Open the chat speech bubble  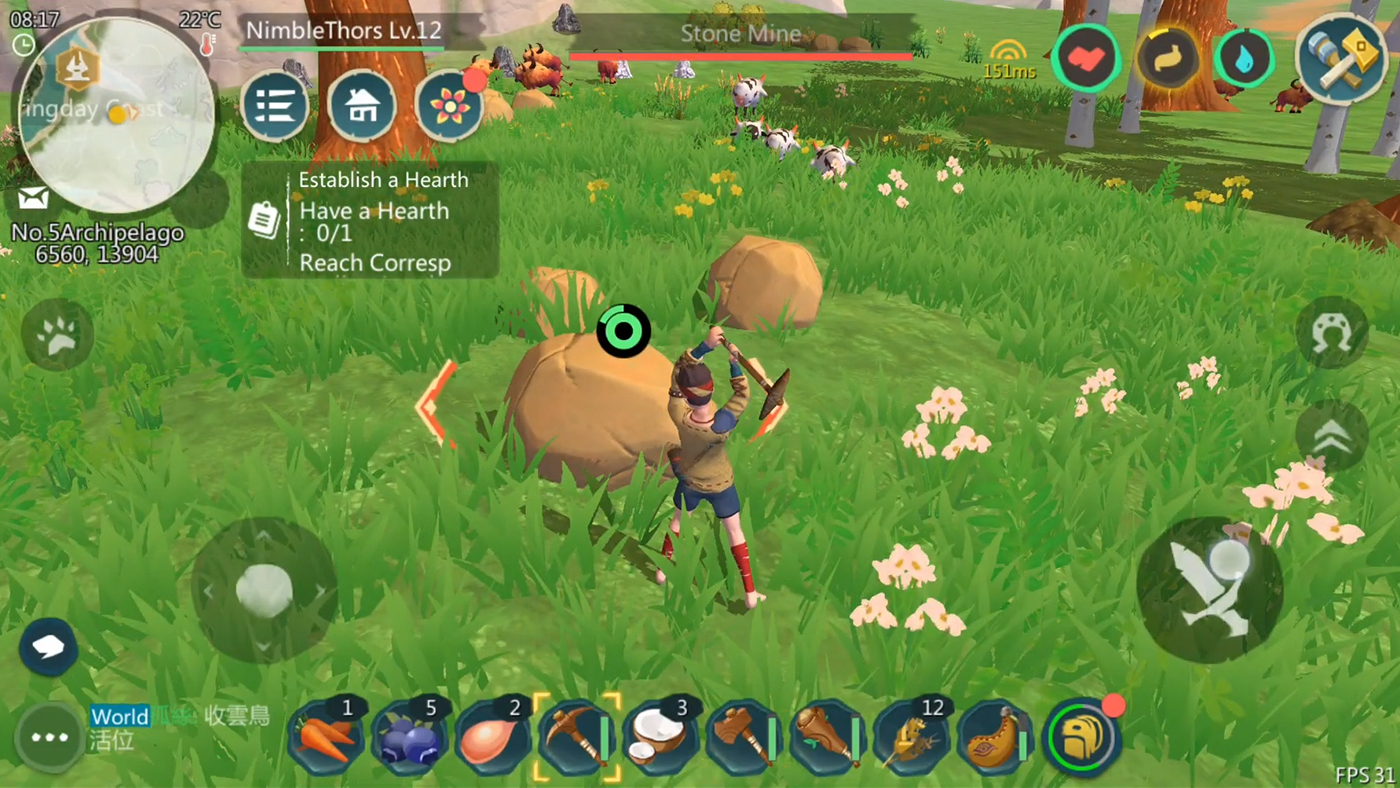pyautogui.click(x=48, y=647)
